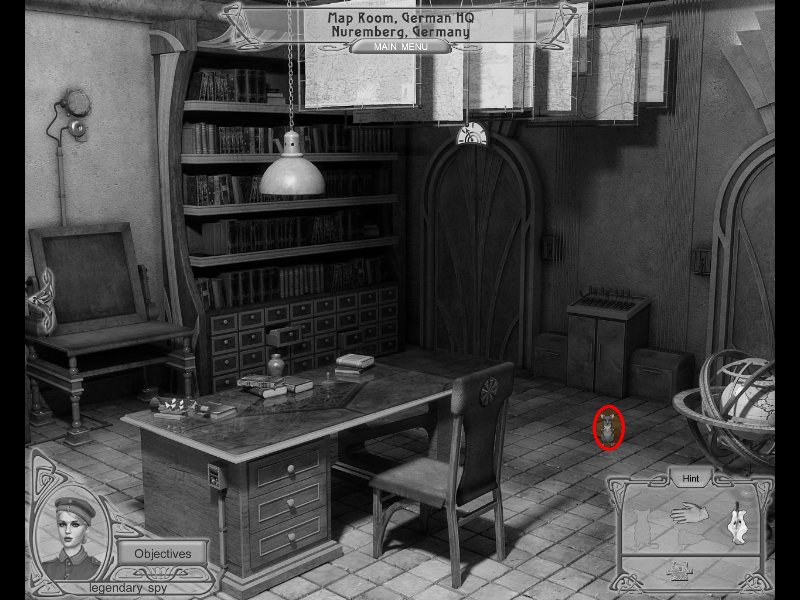Open the Objectives list
Viewport: 800px width, 600px height.
tap(162, 552)
